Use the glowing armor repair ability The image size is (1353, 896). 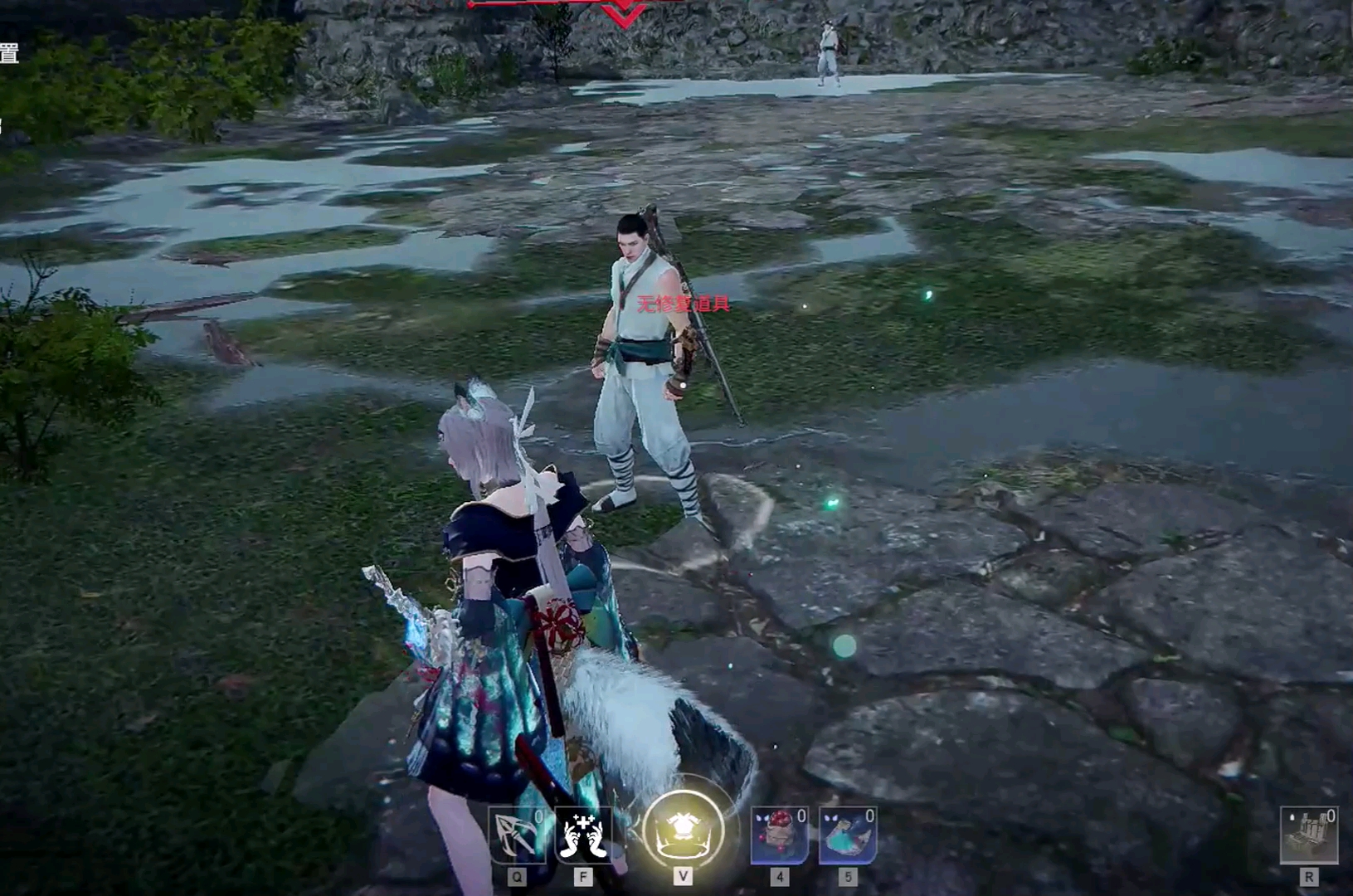tap(683, 831)
